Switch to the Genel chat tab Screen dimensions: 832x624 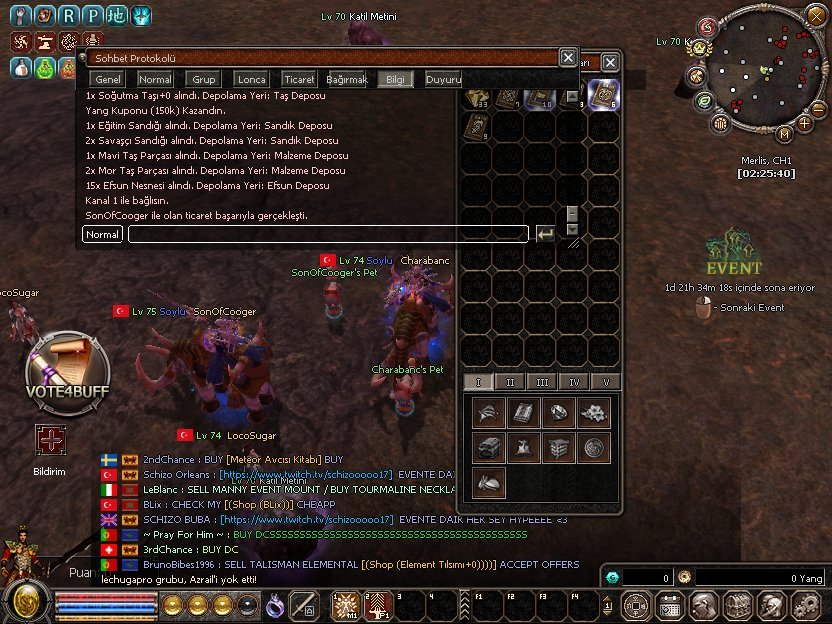click(107, 79)
